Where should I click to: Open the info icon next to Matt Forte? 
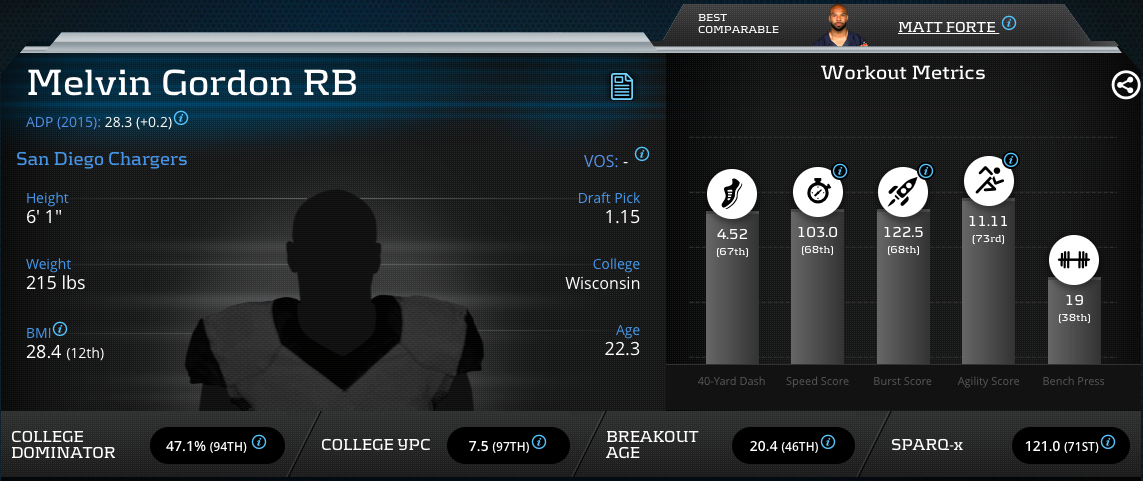click(x=1009, y=23)
